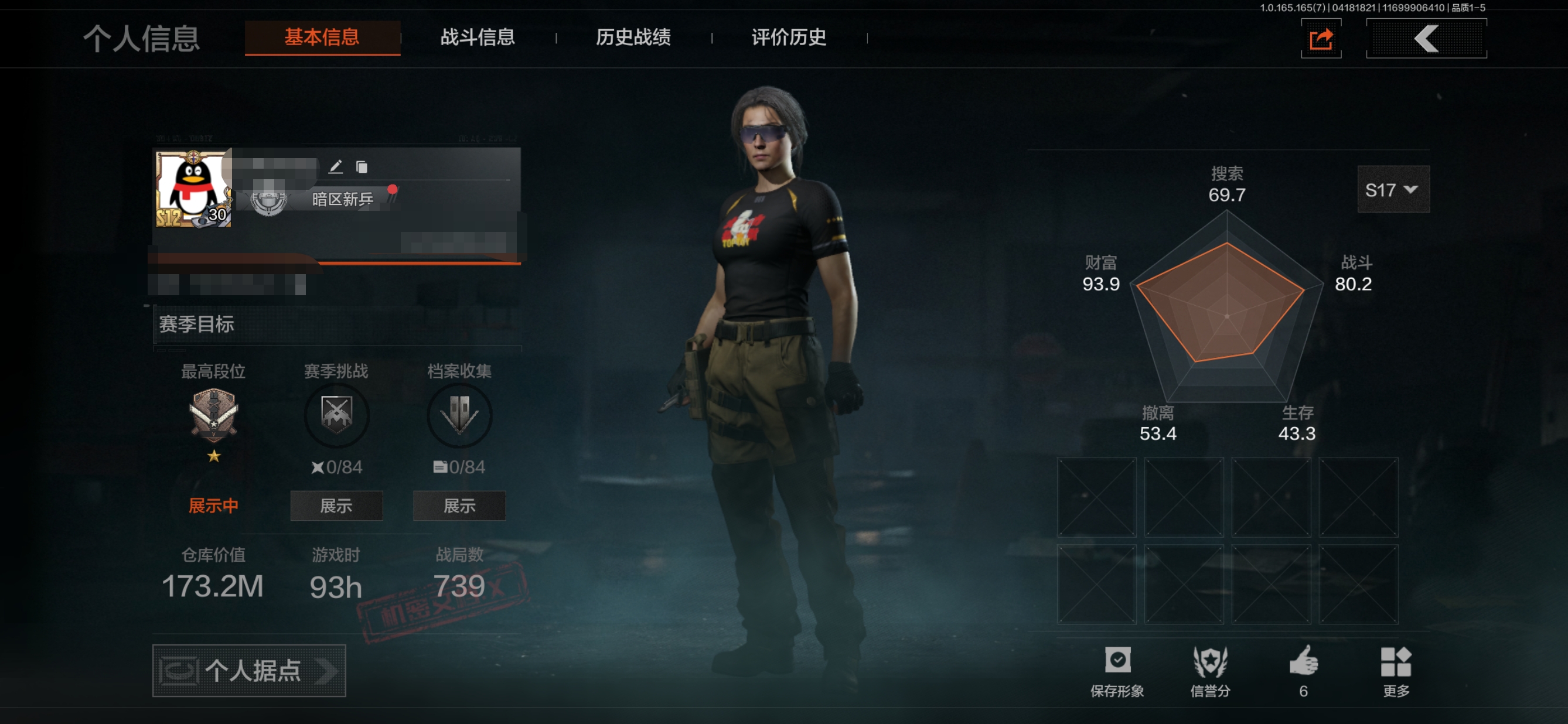Viewport: 1568px width, 724px height.
Task: Copy player ID with the copy icon
Action: (x=362, y=167)
